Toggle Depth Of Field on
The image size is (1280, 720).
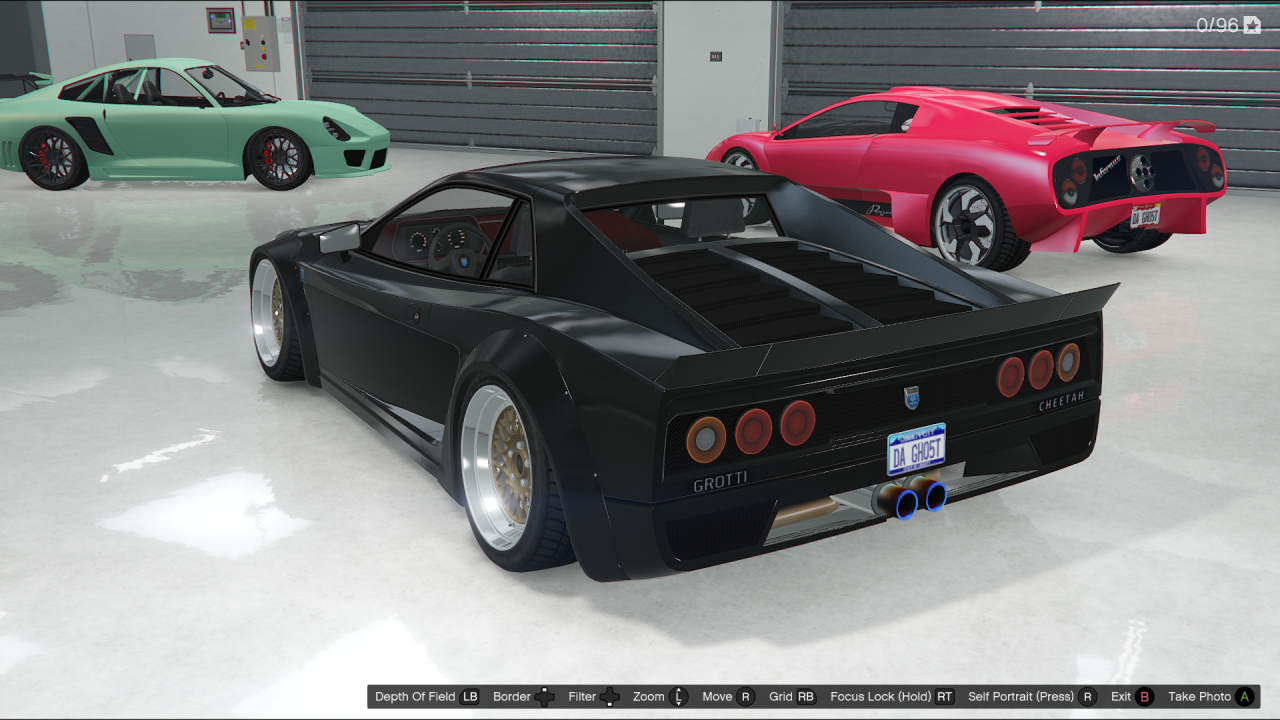[414, 697]
